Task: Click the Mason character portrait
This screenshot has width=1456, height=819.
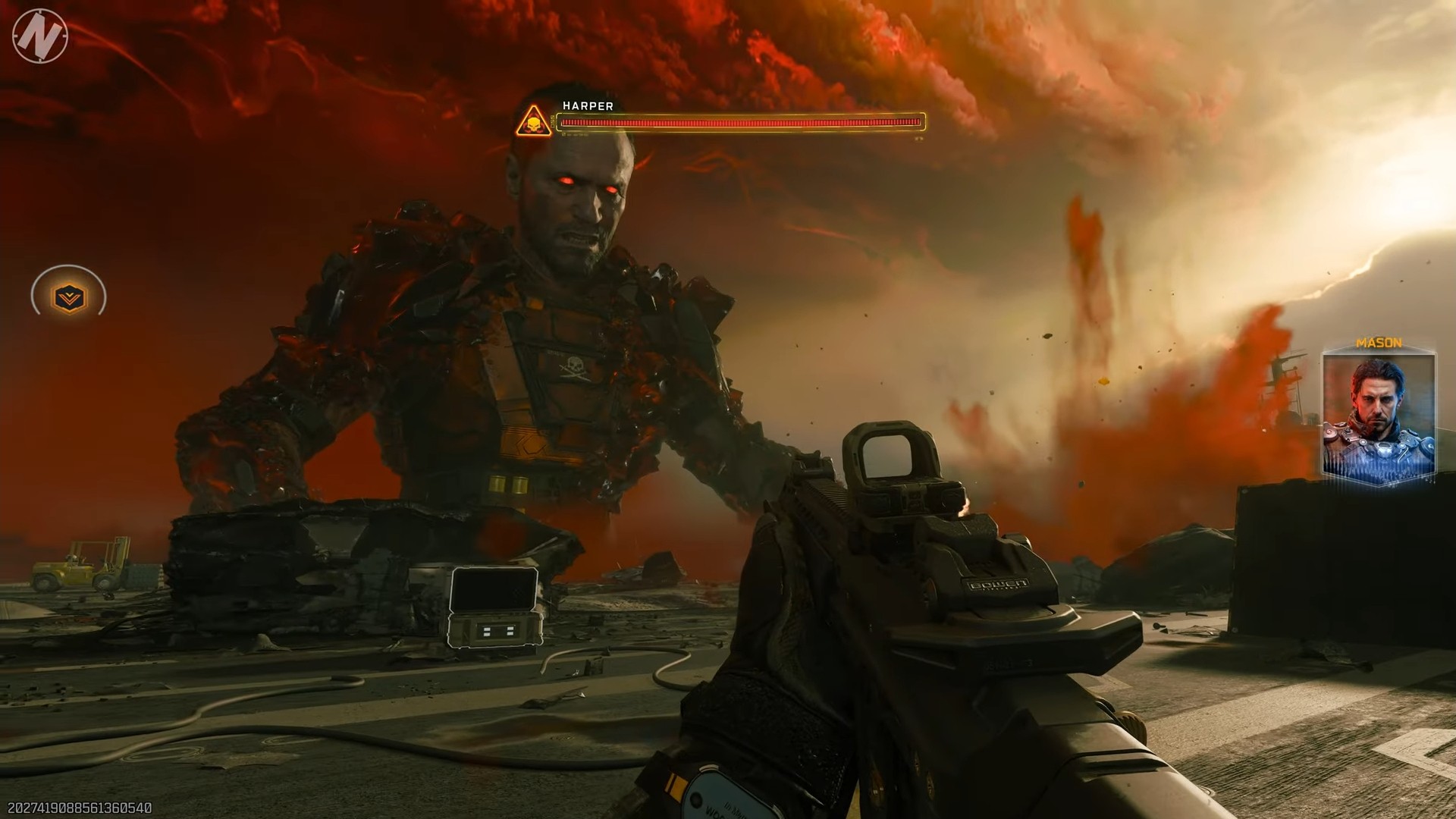Action: (x=1378, y=416)
